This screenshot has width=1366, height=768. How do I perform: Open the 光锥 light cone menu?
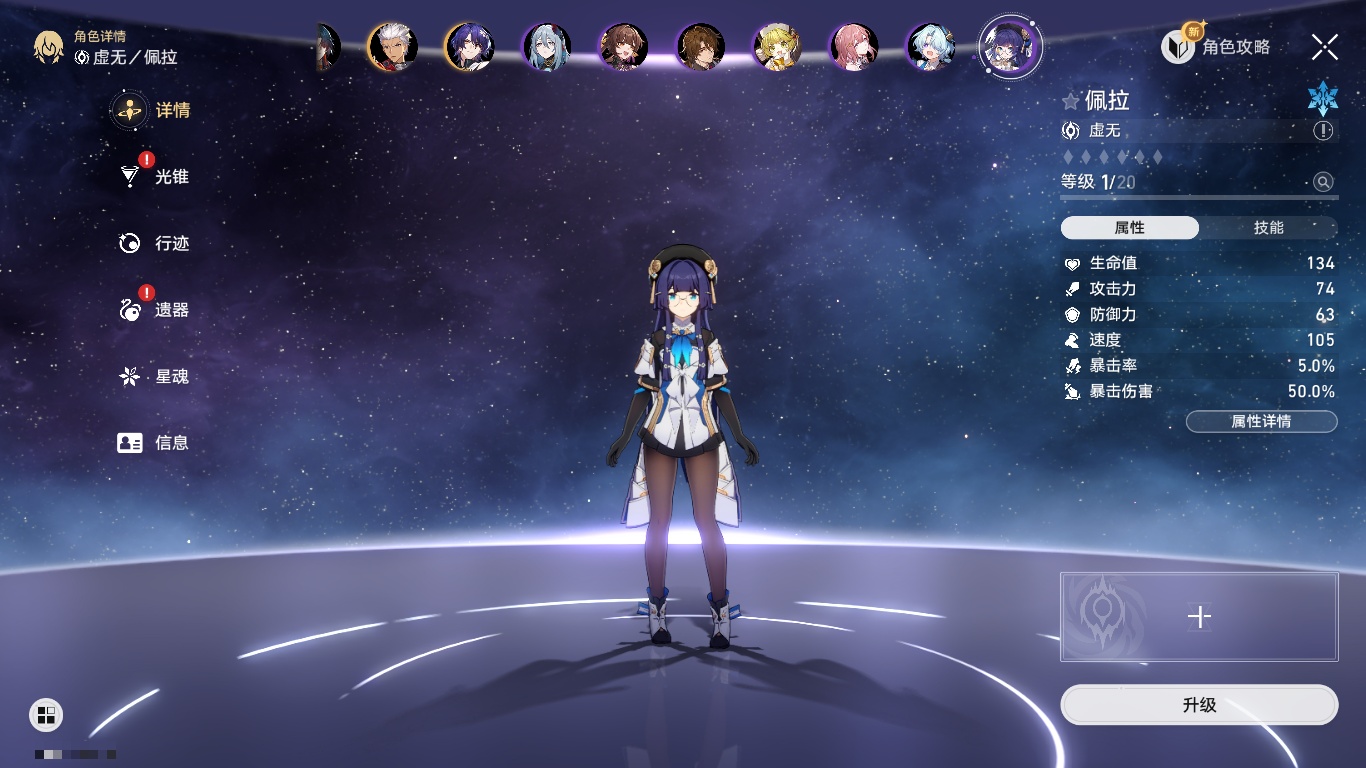154,177
